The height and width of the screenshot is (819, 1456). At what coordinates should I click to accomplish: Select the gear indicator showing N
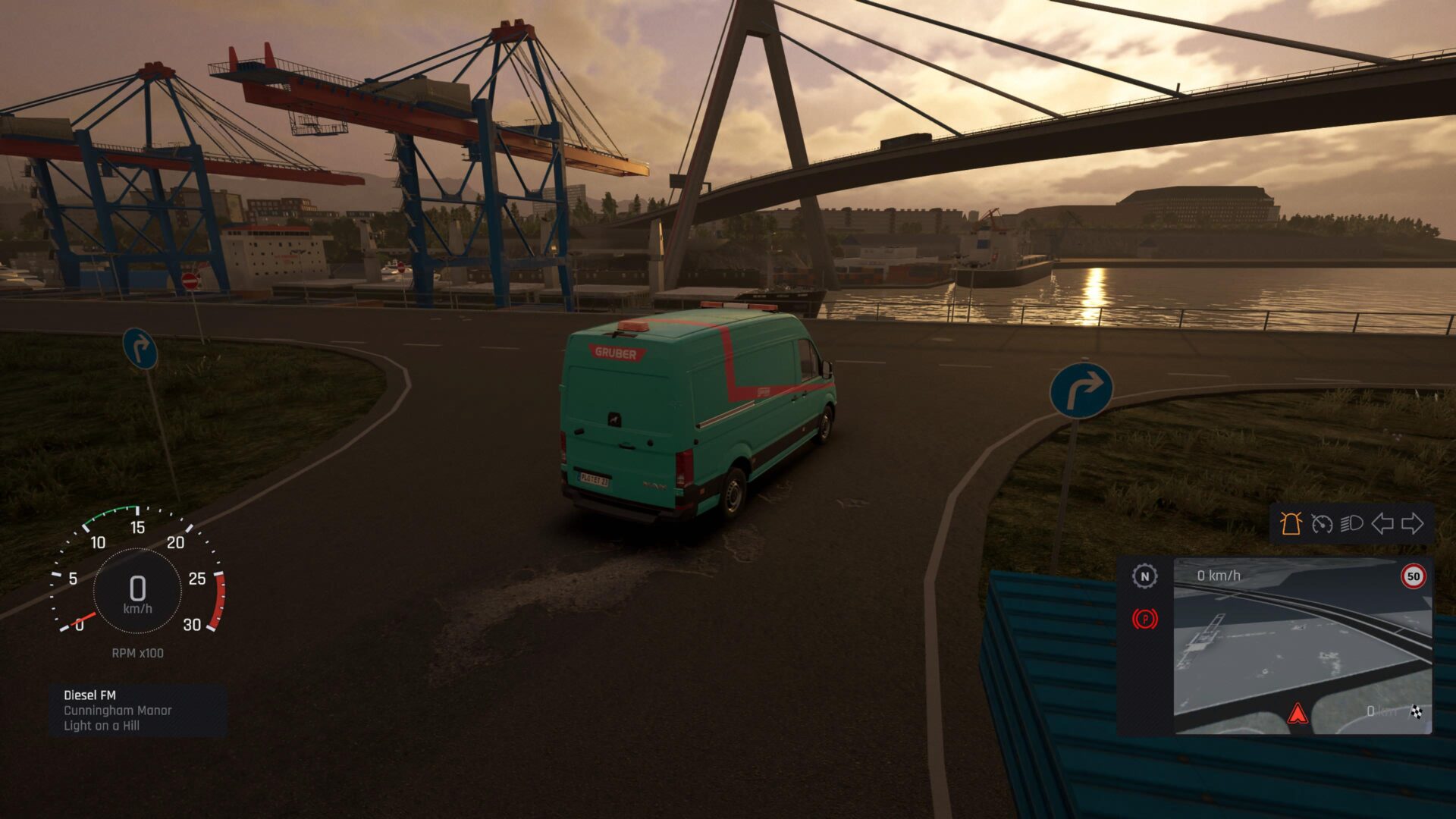coord(1145,577)
